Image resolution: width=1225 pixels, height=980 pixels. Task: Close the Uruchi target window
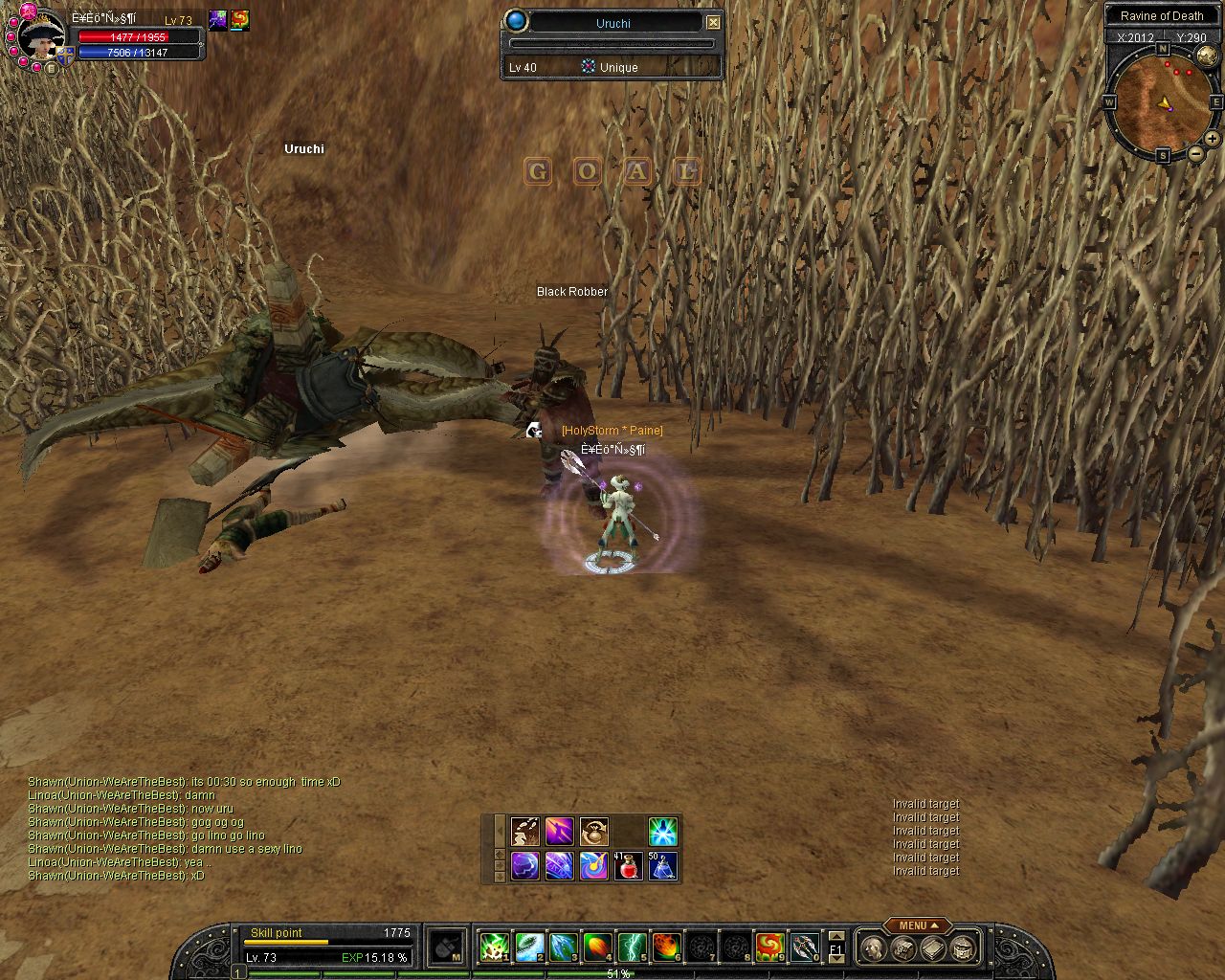coord(713,22)
